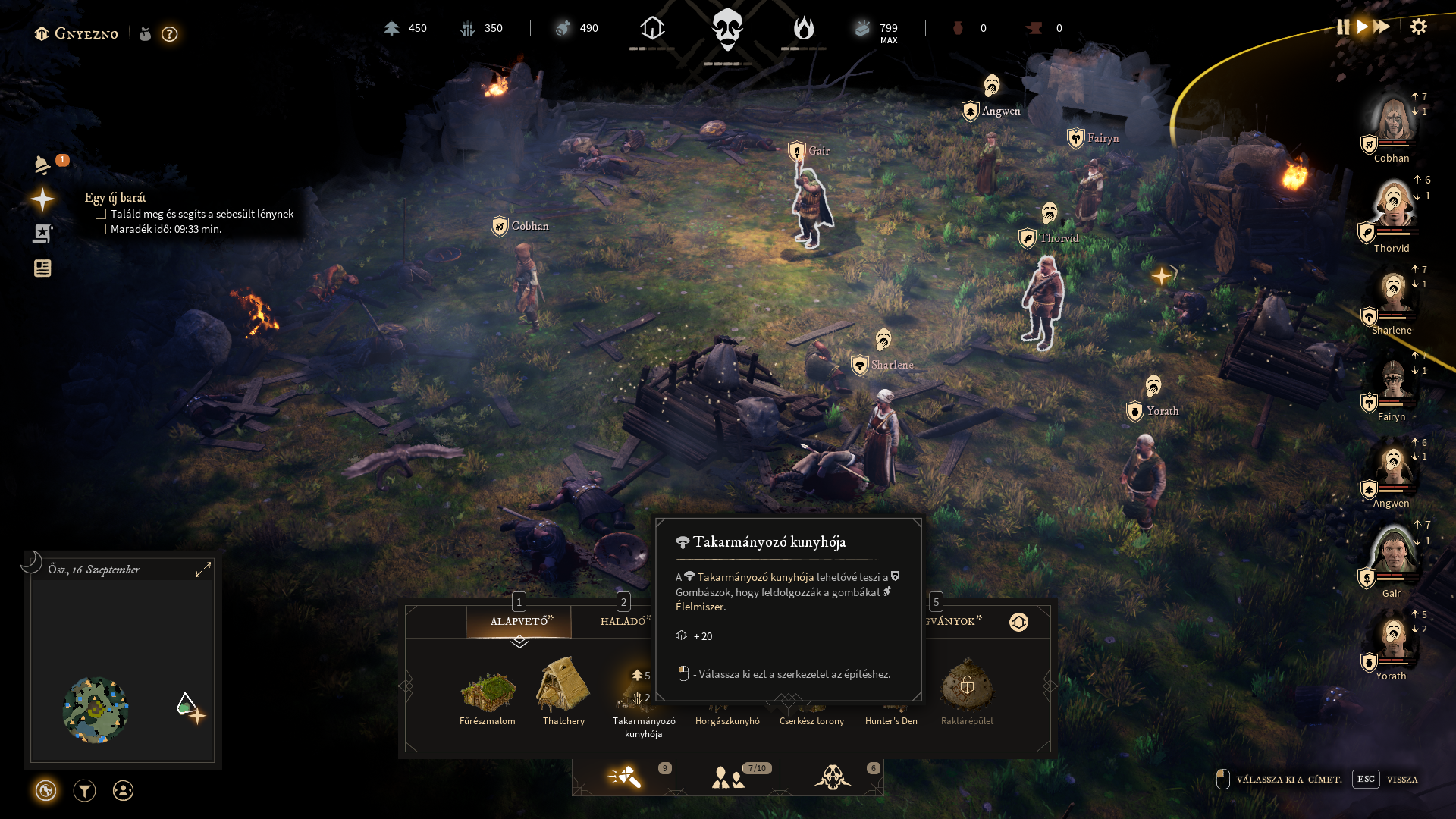Choose the Fűrészmalom building
The width and height of the screenshot is (1456, 819).
[x=488, y=692]
